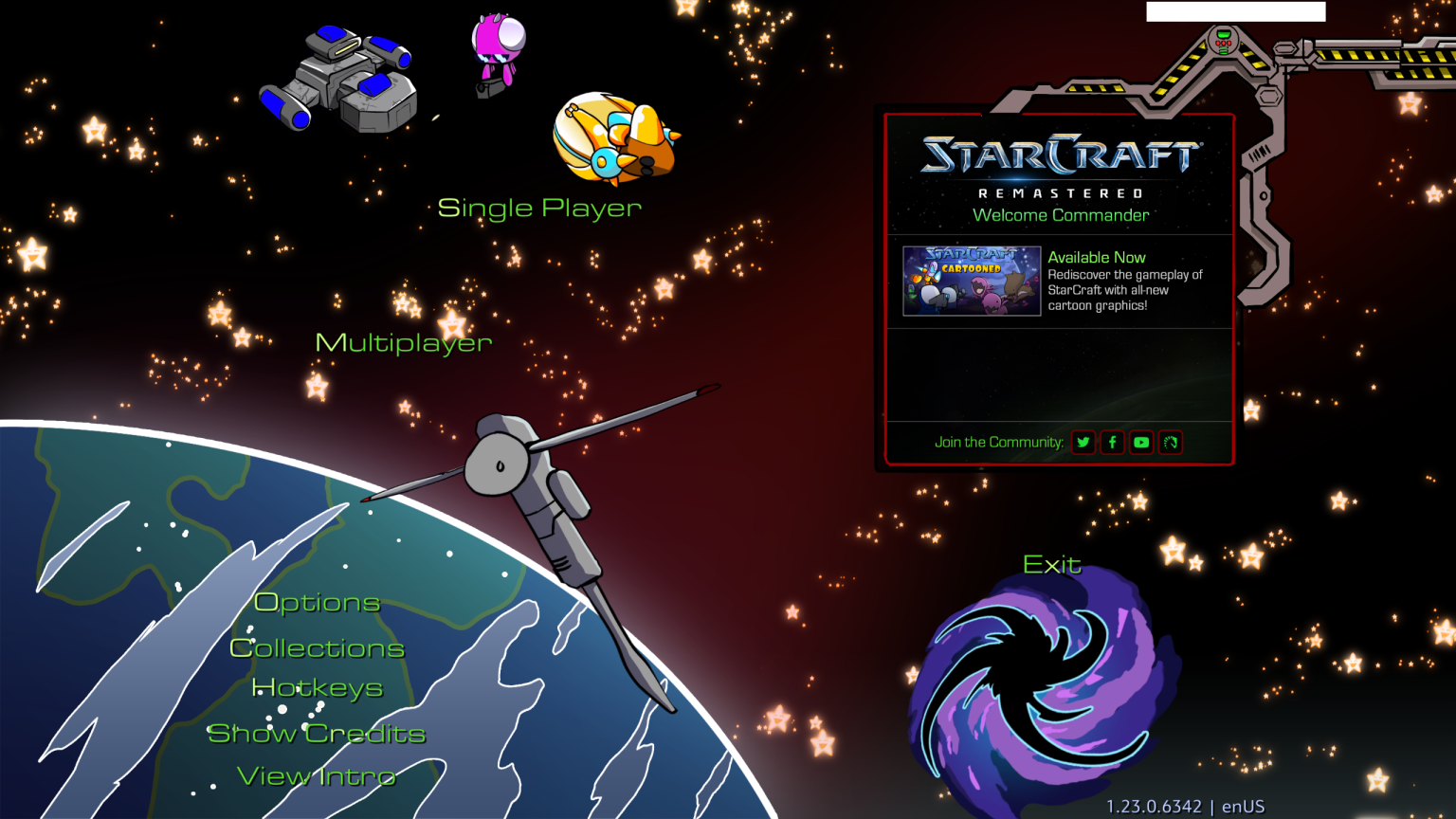This screenshot has width=1456, height=819.
Task: Click the Team Liquid community icon
Action: (x=1171, y=442)
